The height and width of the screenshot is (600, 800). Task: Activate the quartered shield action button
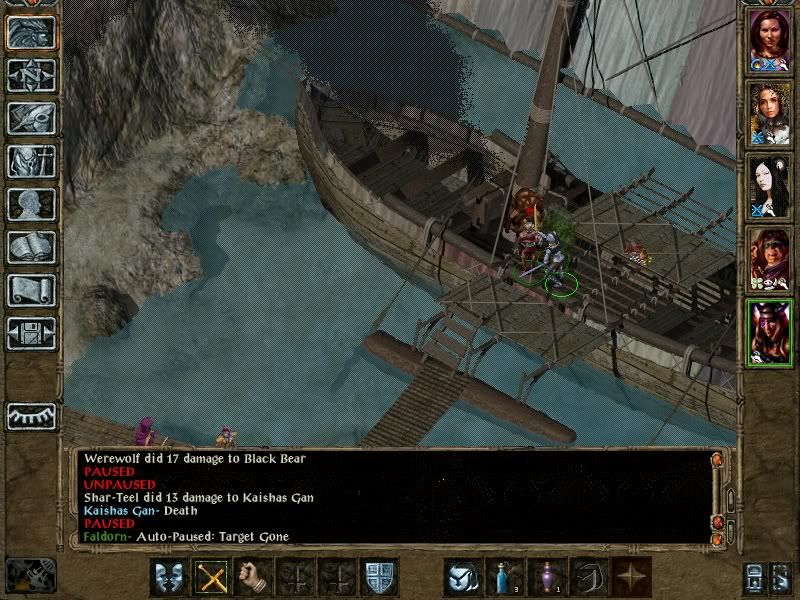click(x=379, y=577)
